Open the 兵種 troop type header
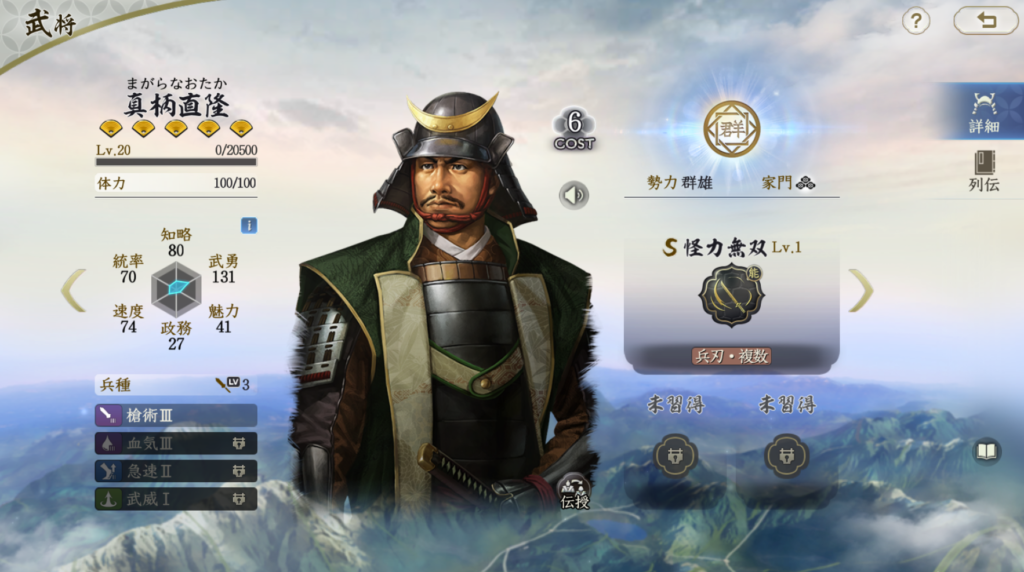This screenshot has width=1024, height=572. point(176,384)
